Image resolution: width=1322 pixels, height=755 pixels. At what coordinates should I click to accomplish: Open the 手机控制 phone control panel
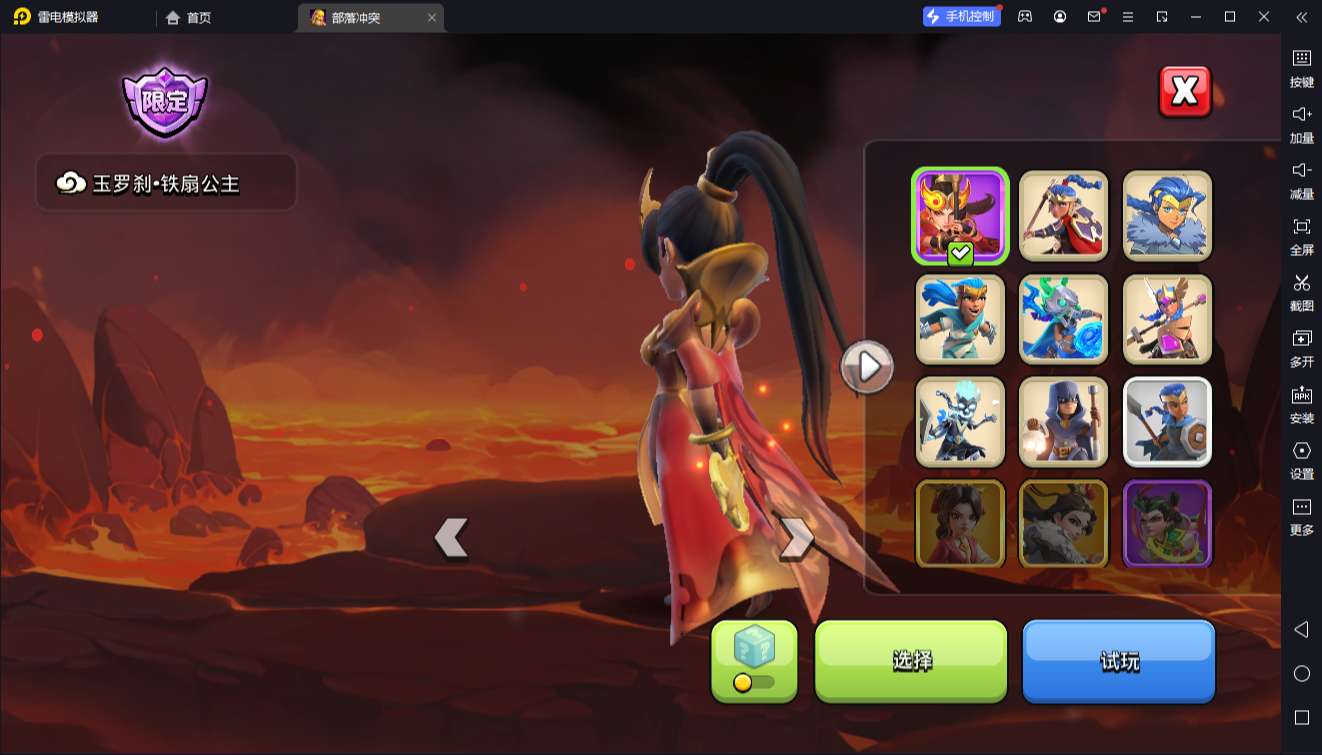point(962,17)
